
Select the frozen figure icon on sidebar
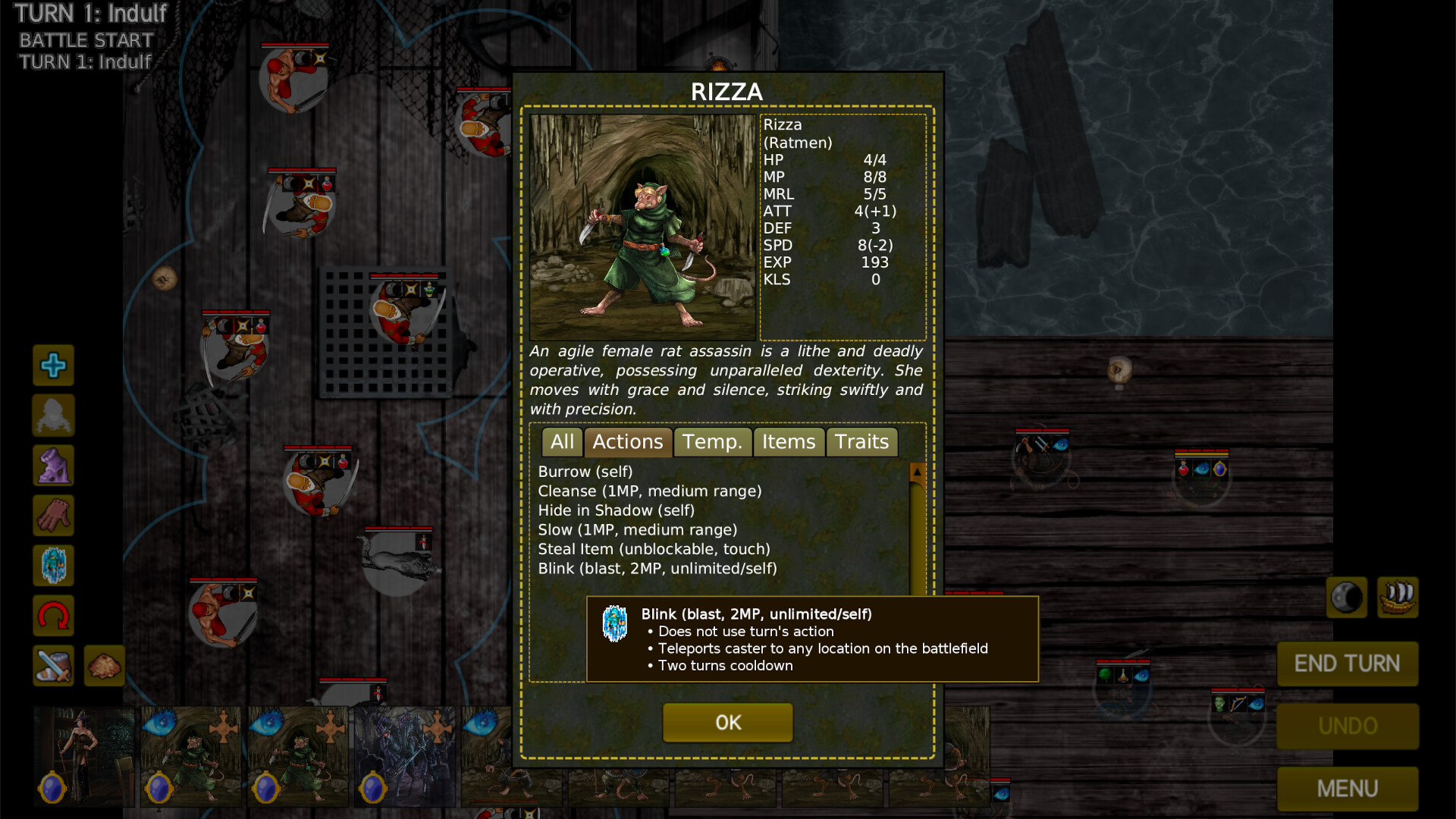(x=53, y=566)
